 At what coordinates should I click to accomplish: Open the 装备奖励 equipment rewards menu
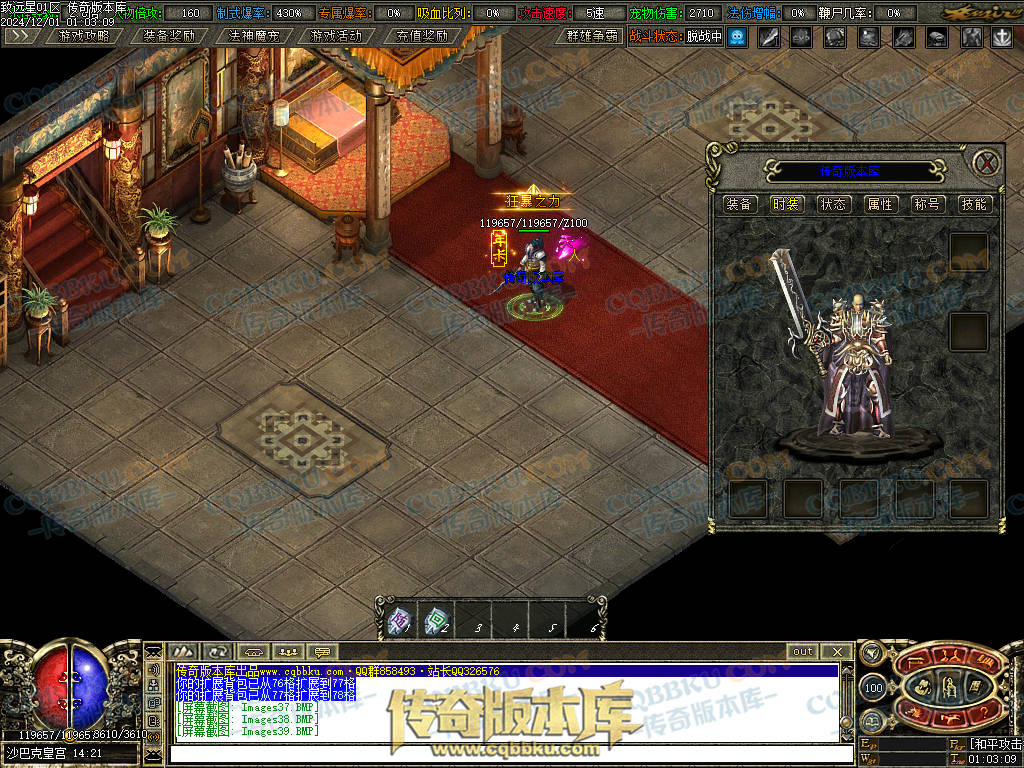[169, 36]
